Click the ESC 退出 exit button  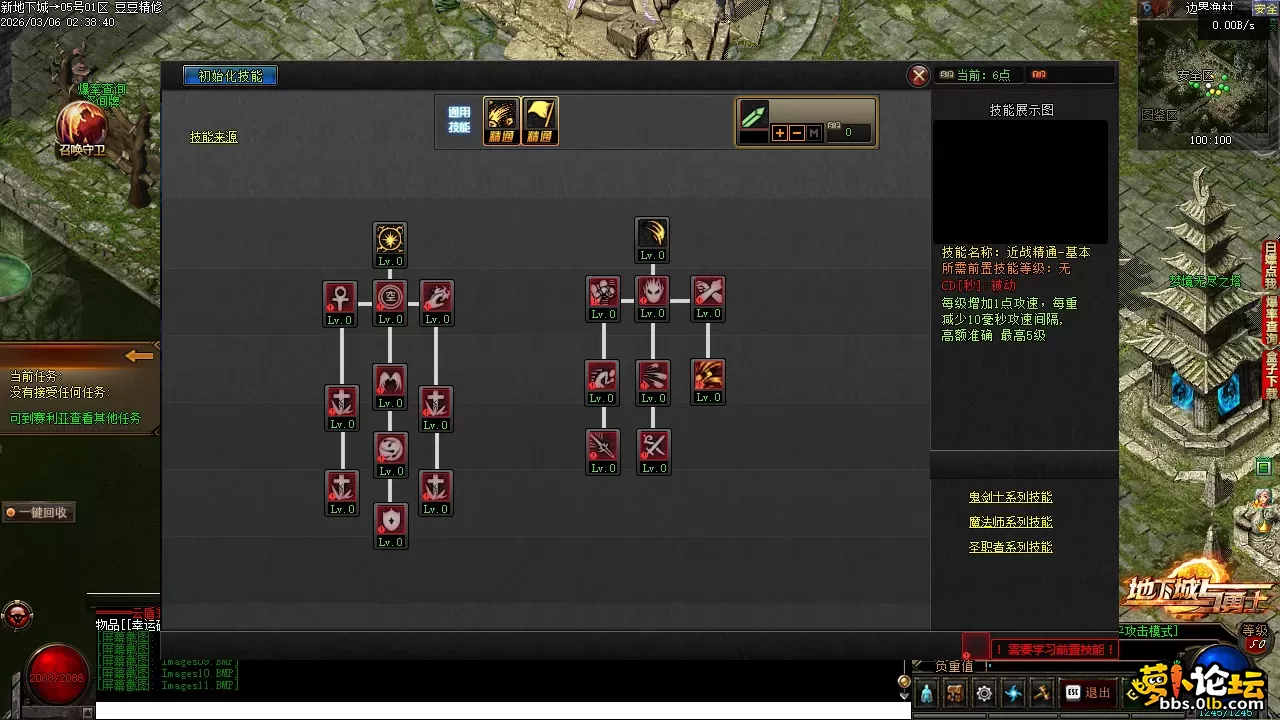click(1088, 692)
